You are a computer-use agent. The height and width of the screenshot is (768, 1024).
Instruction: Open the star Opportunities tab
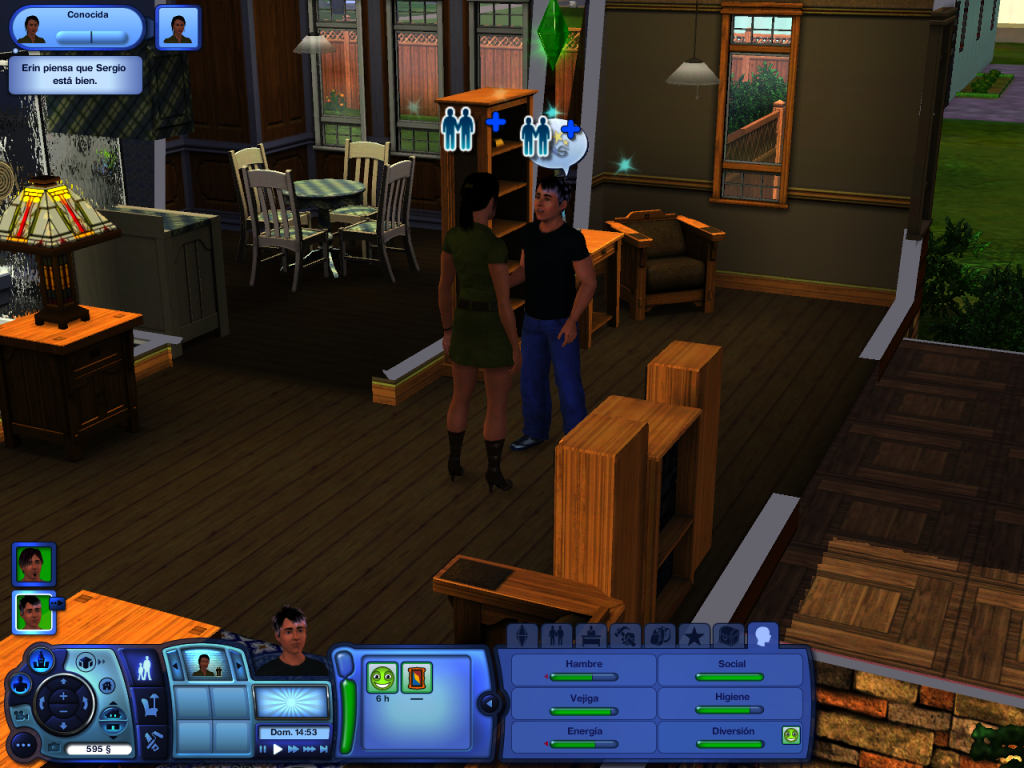(x=693, y=636)
